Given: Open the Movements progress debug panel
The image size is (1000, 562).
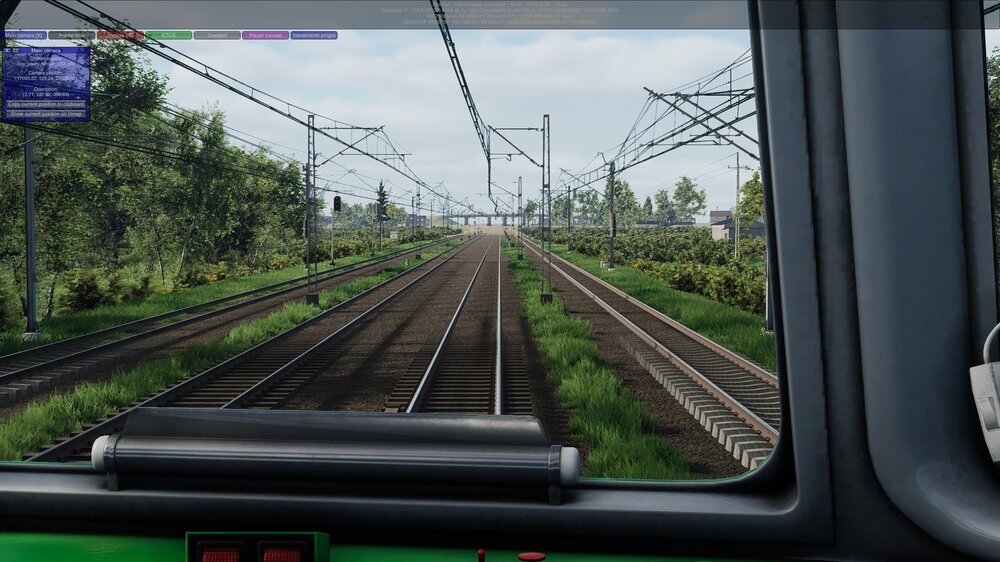Looking at the screenshot, I should 314,35.
